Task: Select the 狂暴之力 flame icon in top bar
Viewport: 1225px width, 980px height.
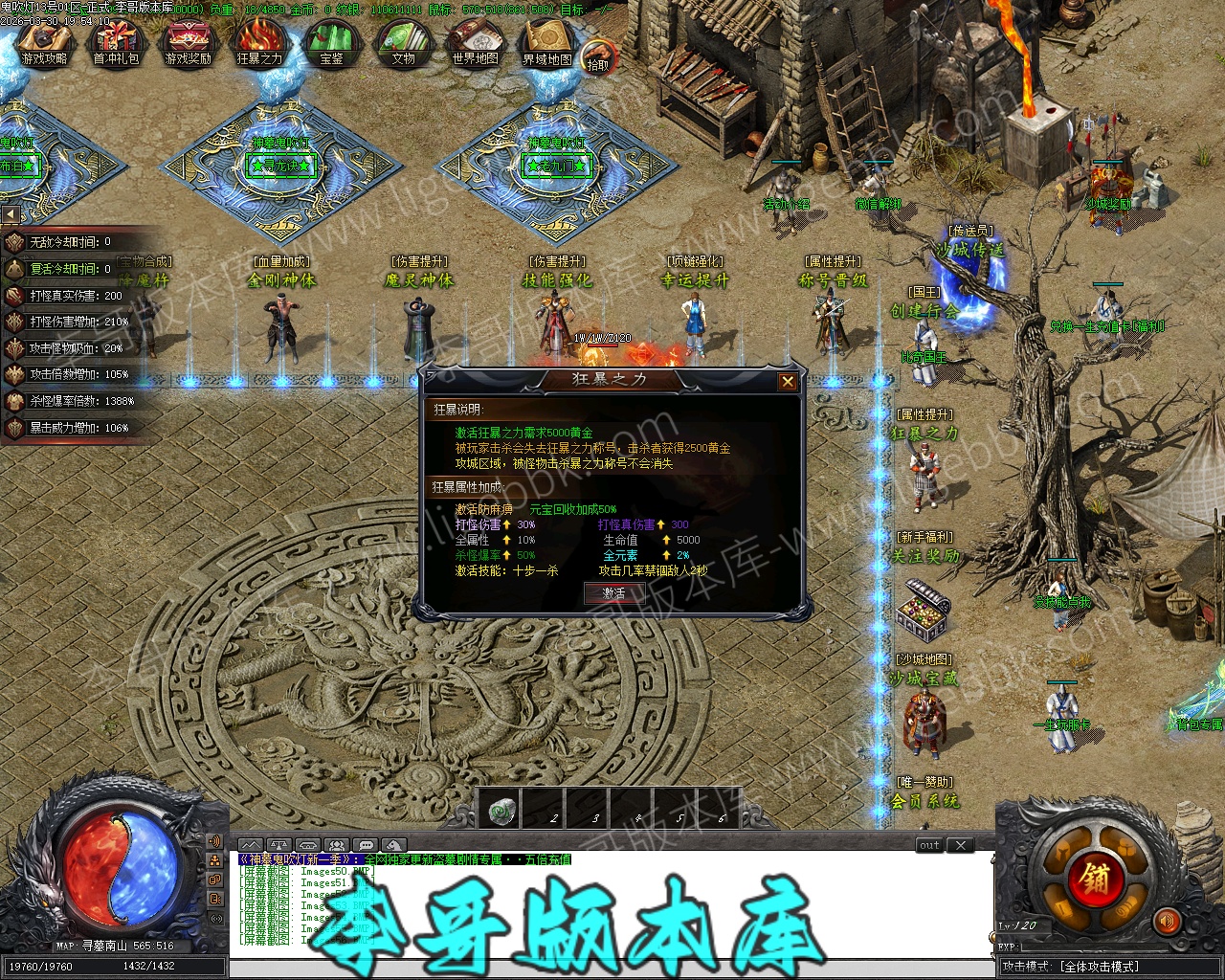Action: coord(259,45)
